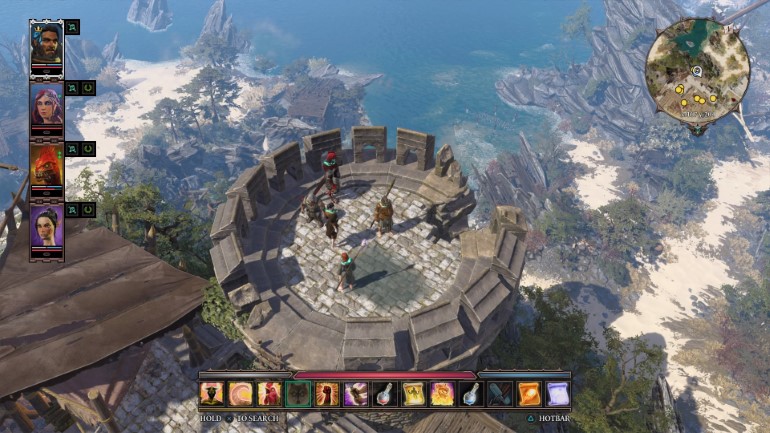The image size is (770, 433).
Task: Use the orange crescent swirl skill
Action: [x=240, y=394]
